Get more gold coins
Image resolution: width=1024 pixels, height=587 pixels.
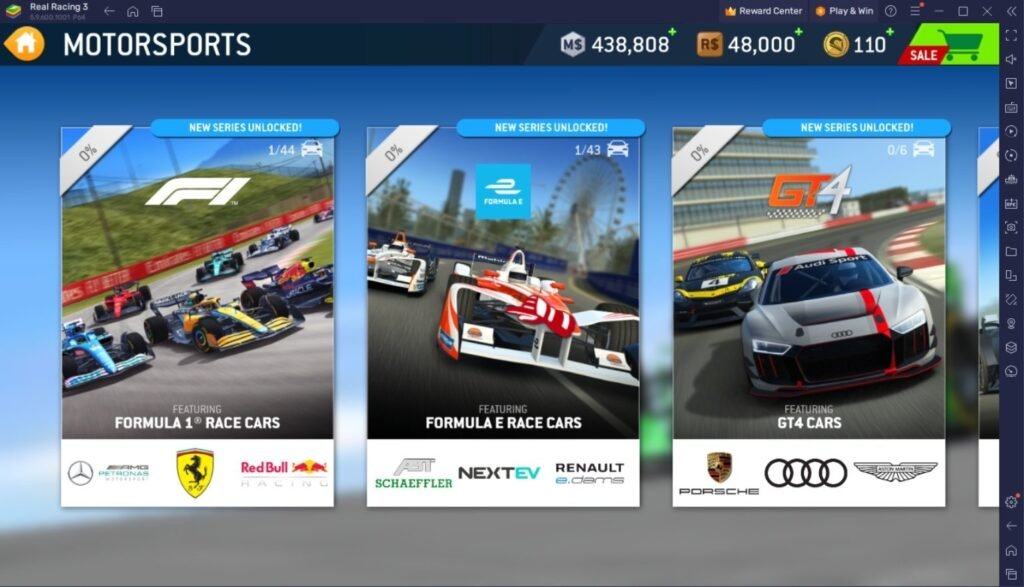pos(890,34)
